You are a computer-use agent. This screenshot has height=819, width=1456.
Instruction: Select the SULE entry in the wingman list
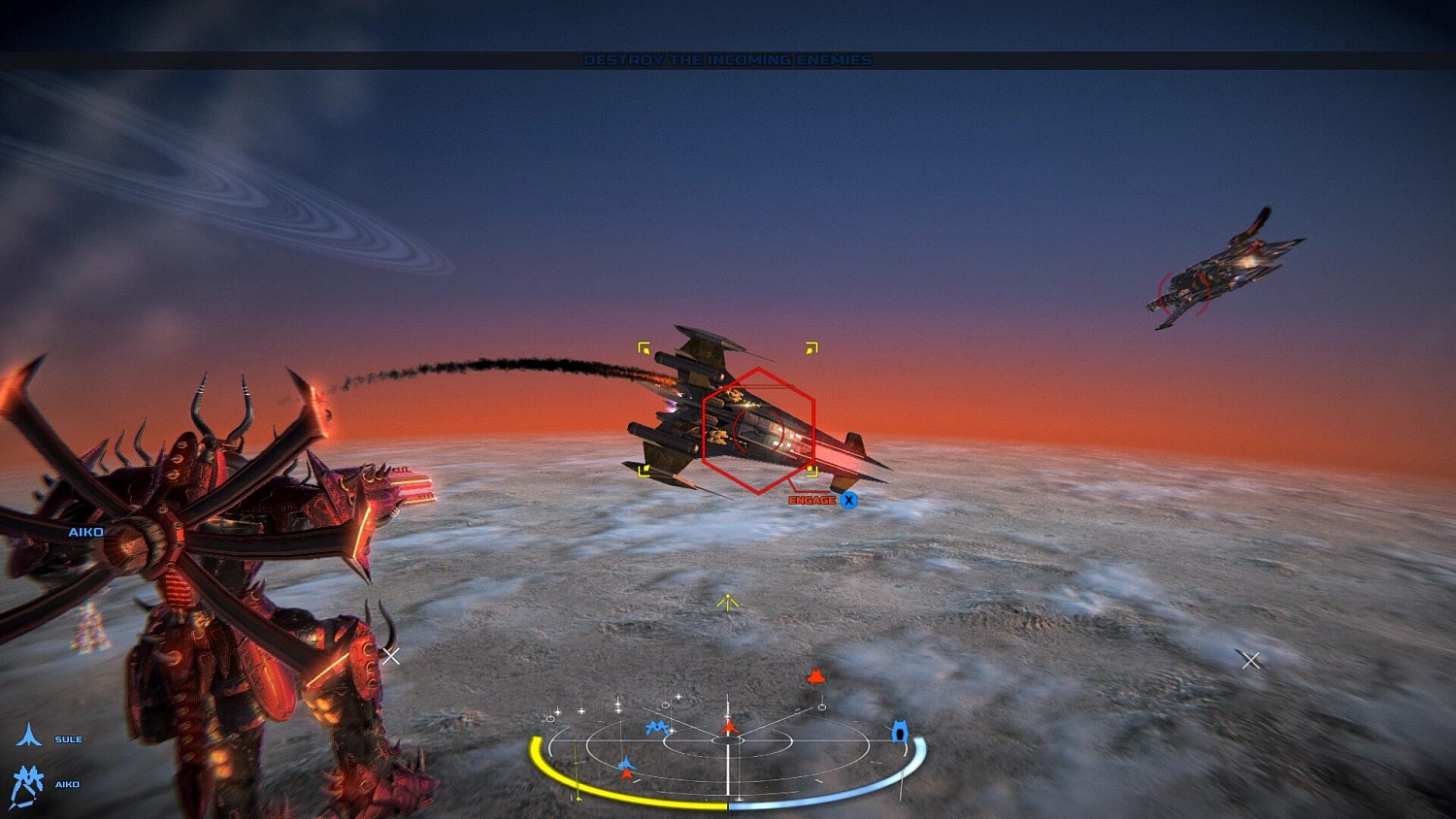[70, 738]
